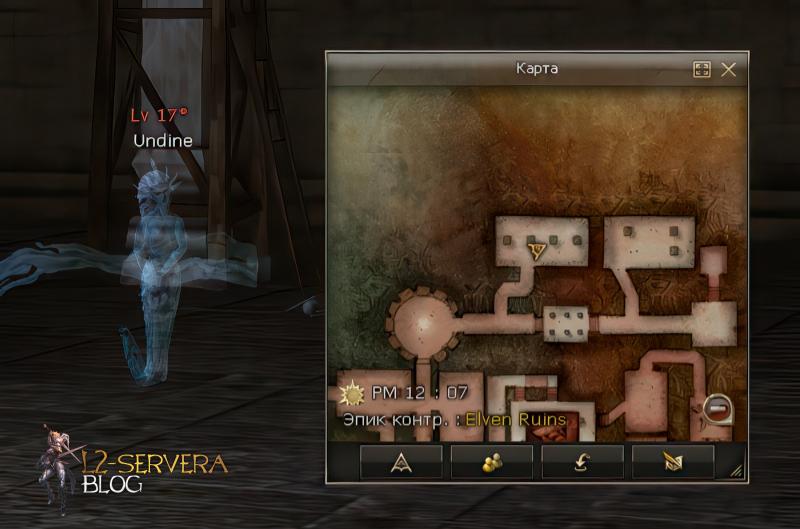Image resolution: width=800 pixels, height=529 pixels.
Task: Open the party members button under the map
Action: click(491, 461)
